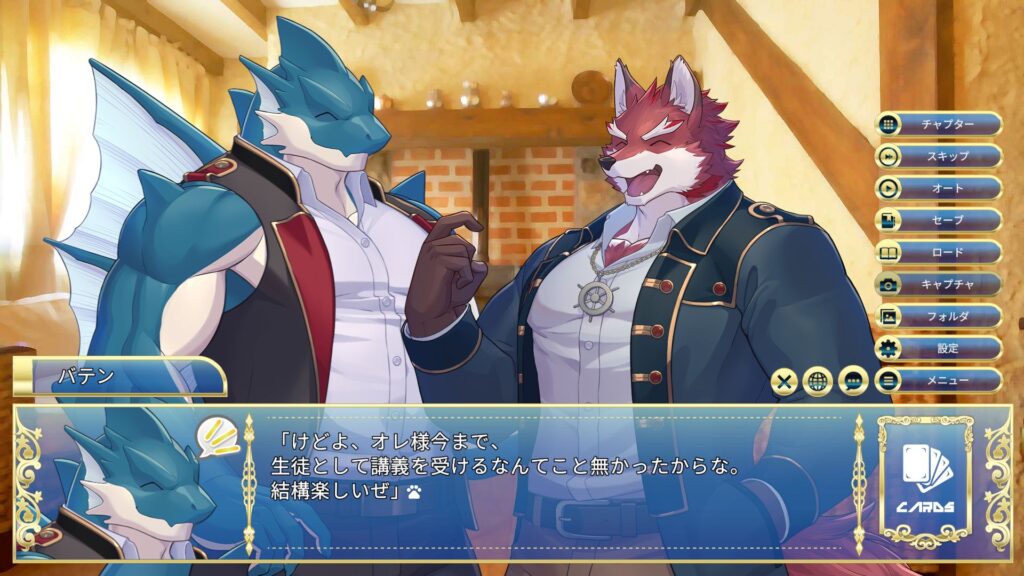The width and height of the screenshot is (1024, 576).
Task: Open 設定 (Settings)
Action: point(939,348)
